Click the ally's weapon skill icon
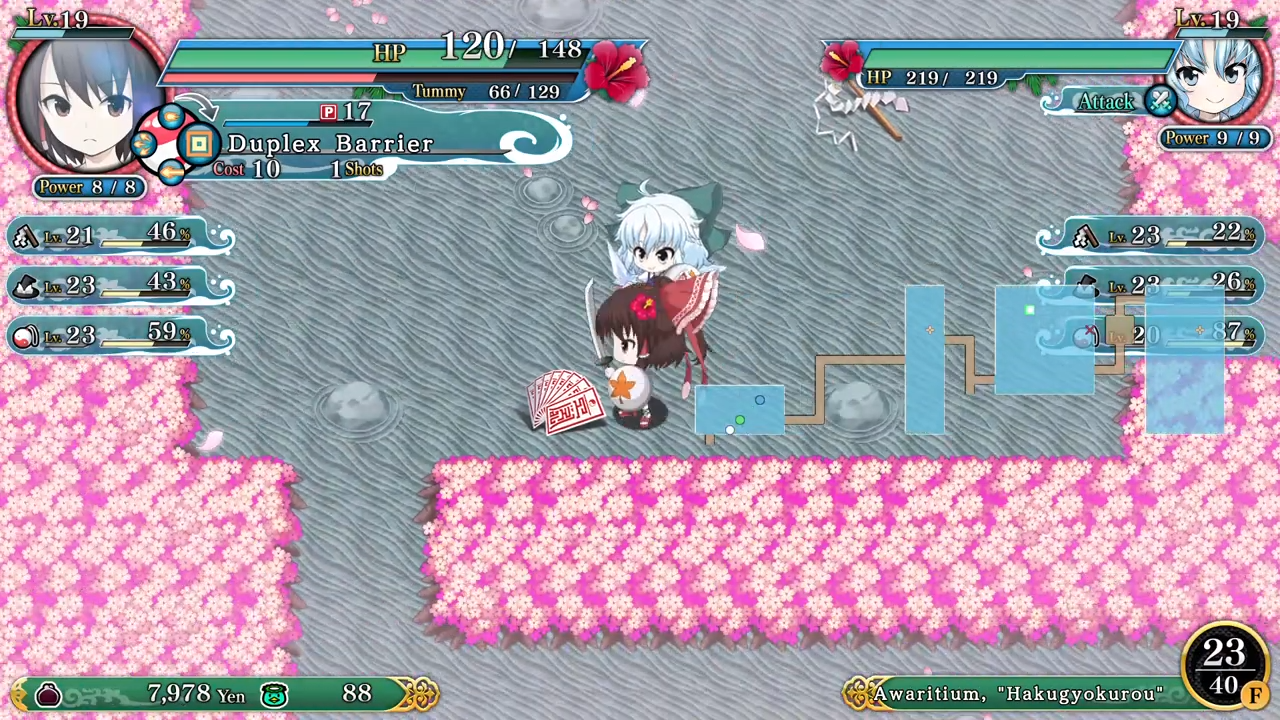 tap(1085, 235)
